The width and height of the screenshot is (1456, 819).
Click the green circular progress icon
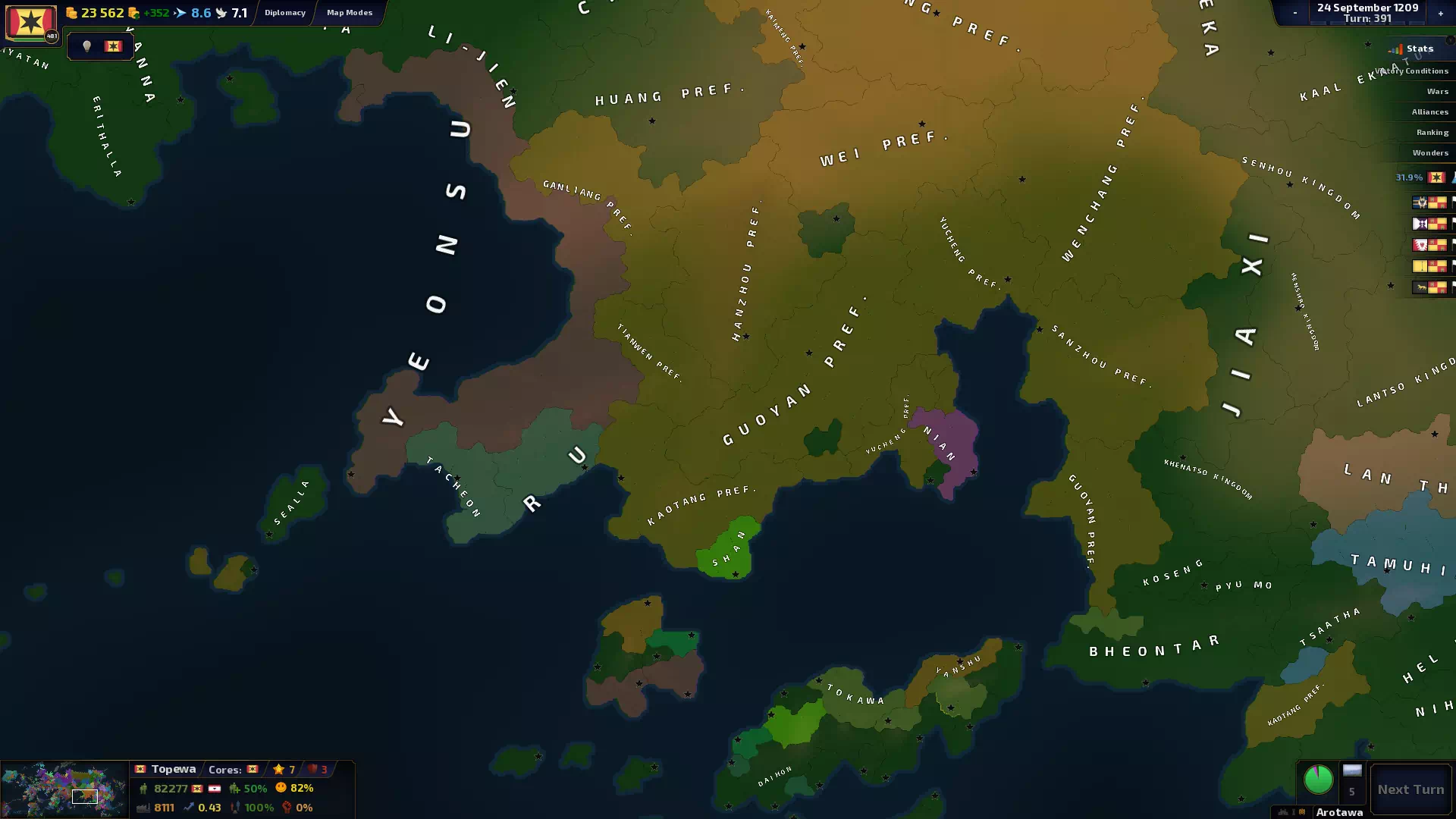tap(1318, 779)
